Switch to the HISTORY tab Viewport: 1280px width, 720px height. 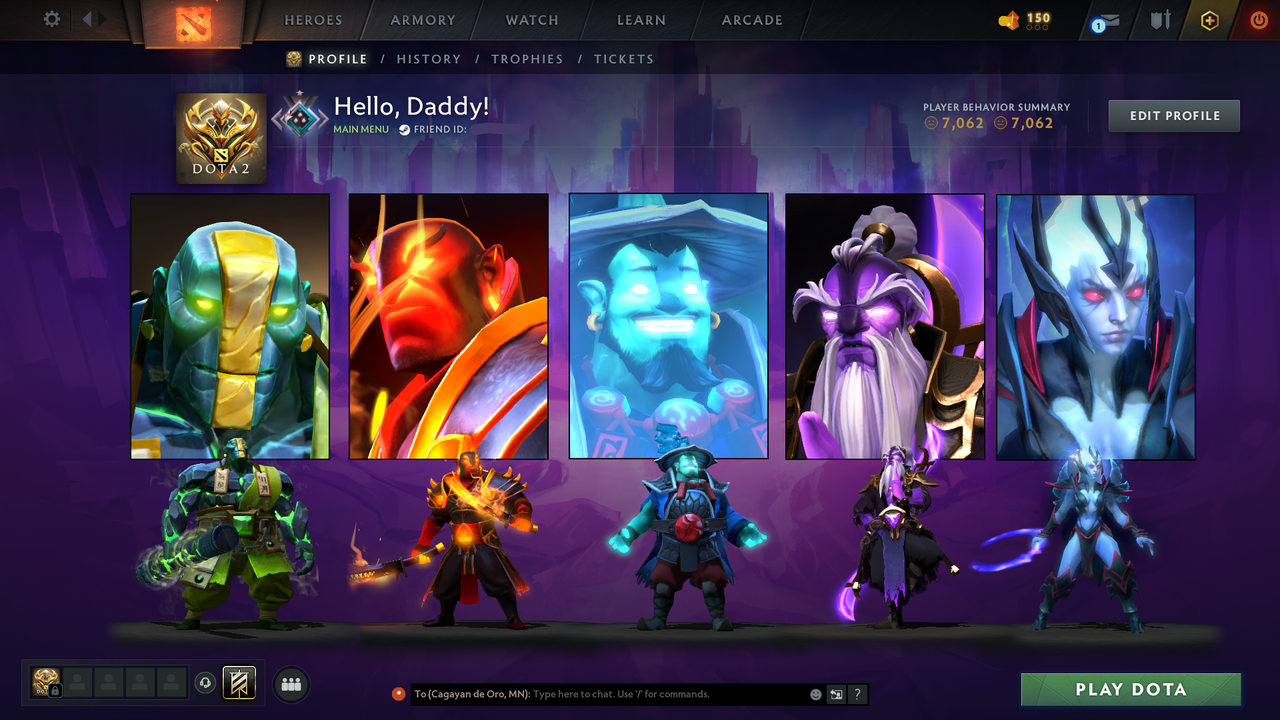pyautogui.click(x=429, y=59)
